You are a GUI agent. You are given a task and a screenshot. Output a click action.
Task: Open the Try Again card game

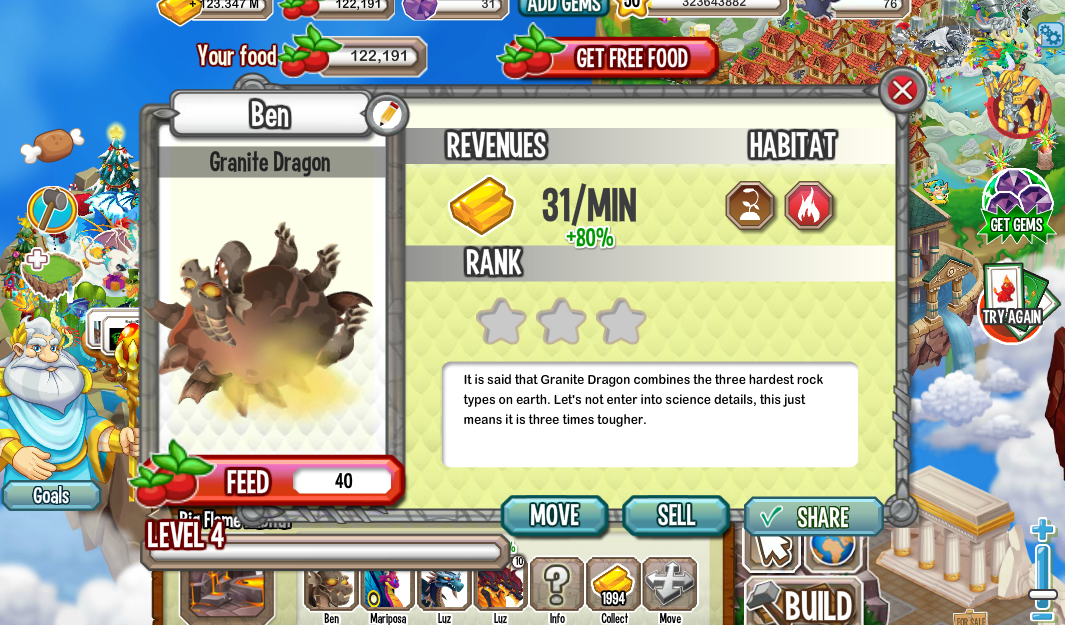tap(1012, 300)
